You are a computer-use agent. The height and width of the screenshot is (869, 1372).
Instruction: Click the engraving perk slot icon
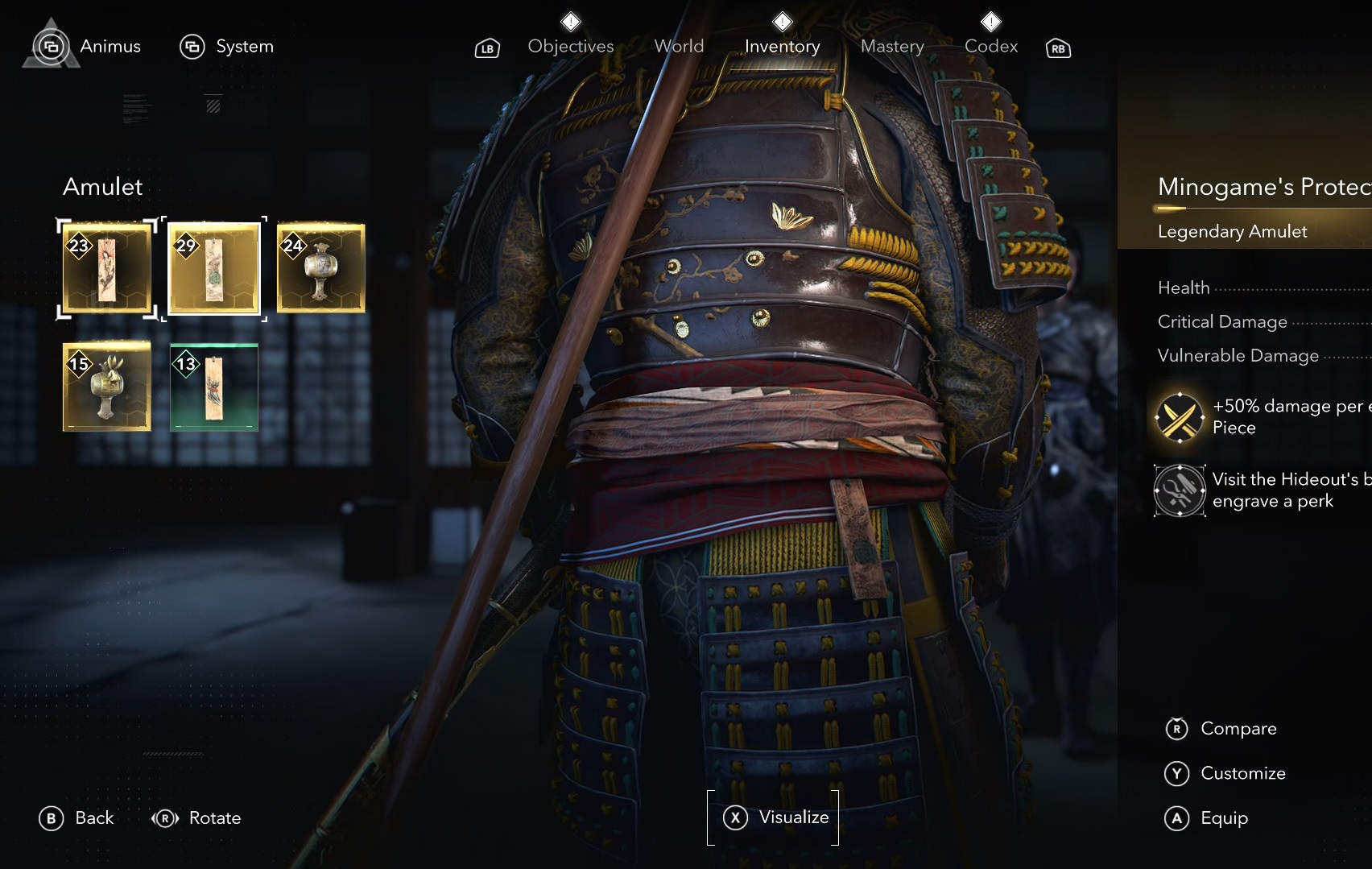tap(1179, 490)
